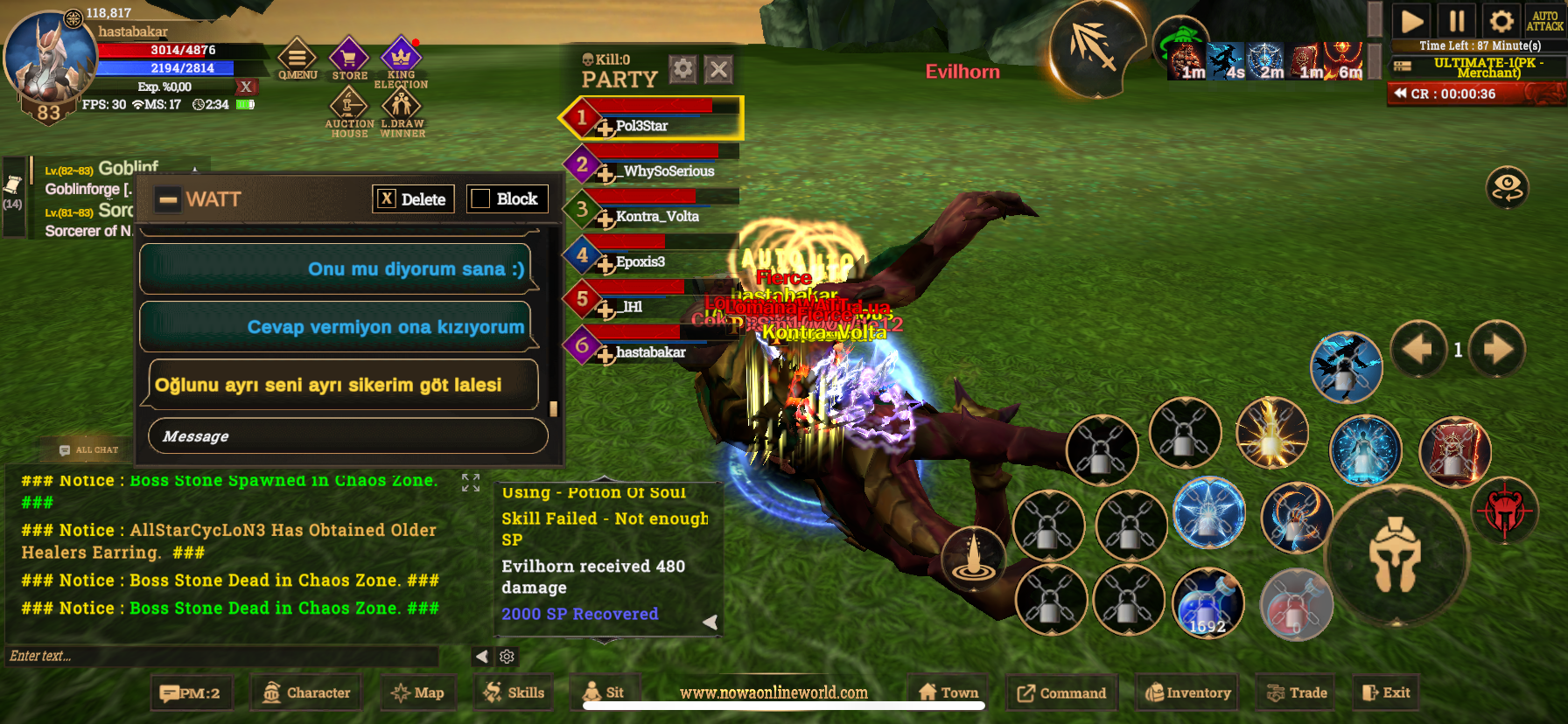Viewport: 1568px width, 724px height.
Task: Focus the Message input field
Action: click(348, 436)
